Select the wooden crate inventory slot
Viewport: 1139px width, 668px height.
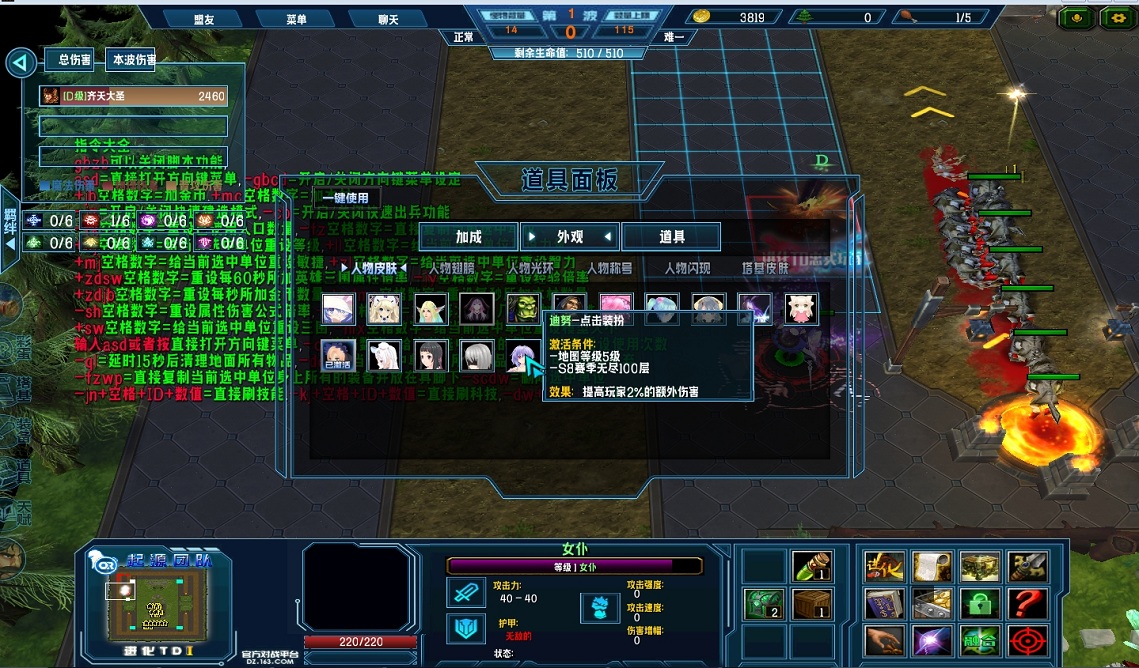click(811, 604)
